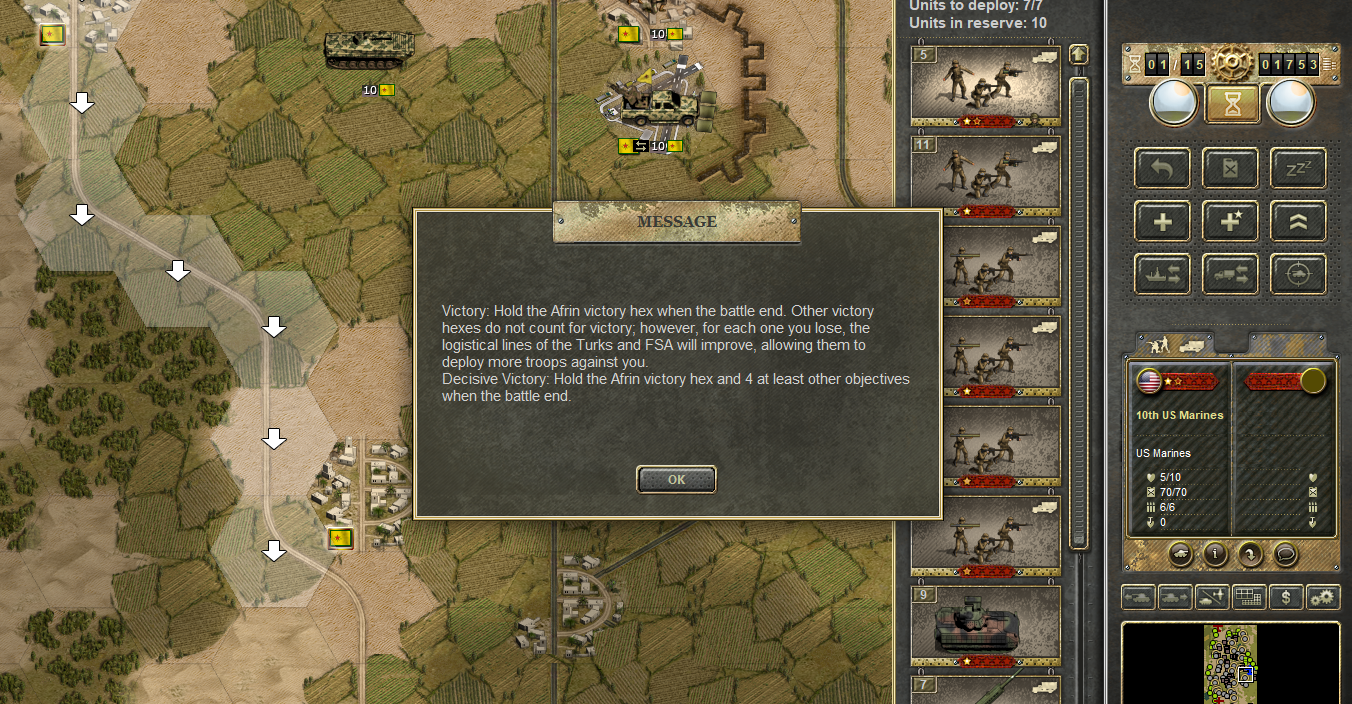The image size is (1352, 704).
Task: Click on the minimap
Action: tap(1230, 663)
